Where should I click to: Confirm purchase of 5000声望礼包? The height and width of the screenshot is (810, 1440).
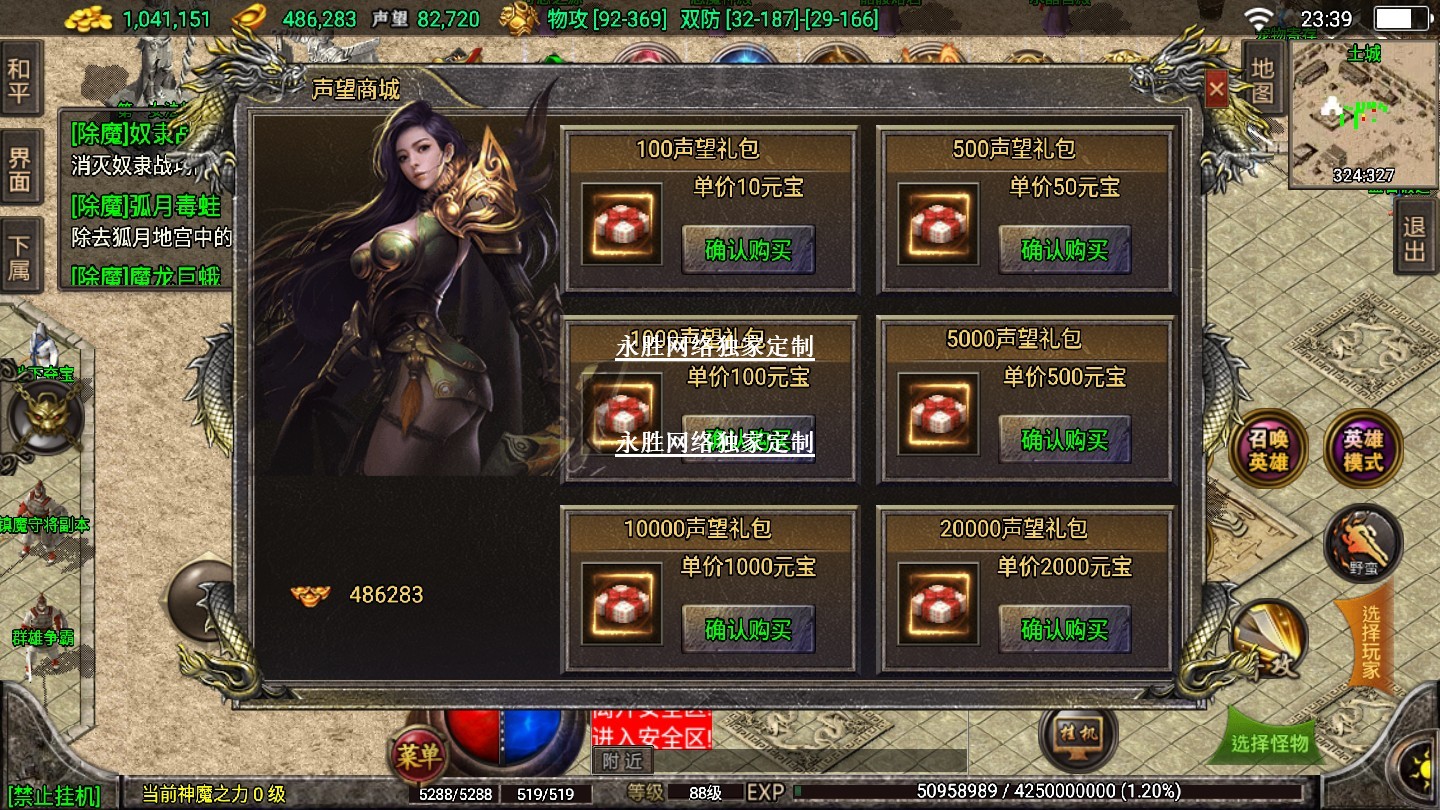pos(1064,440)
